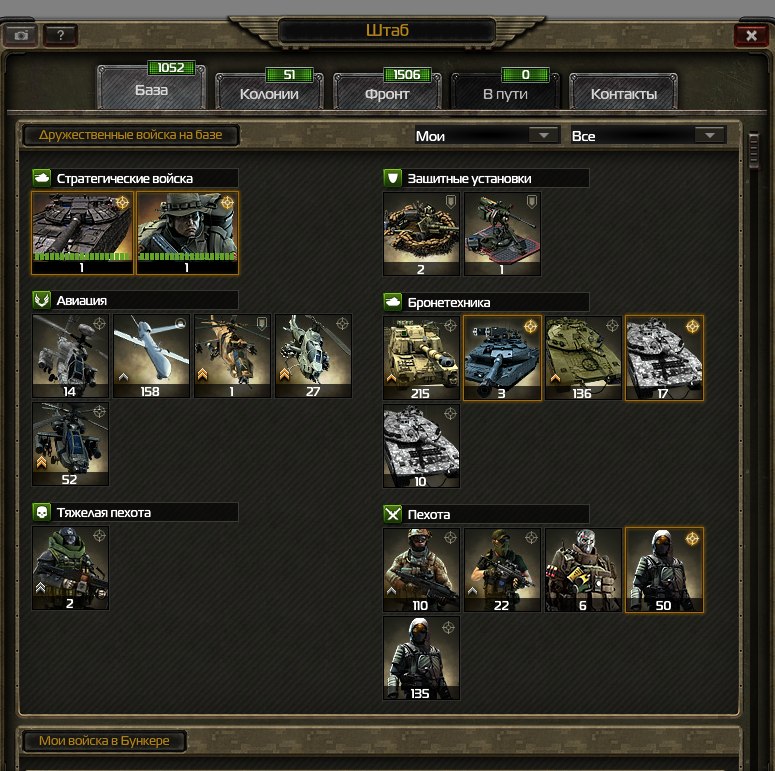Select the infantry soldier stack of 110
Image resolution: width=775 pixels, height=771 pixels.
pos(421,569)
